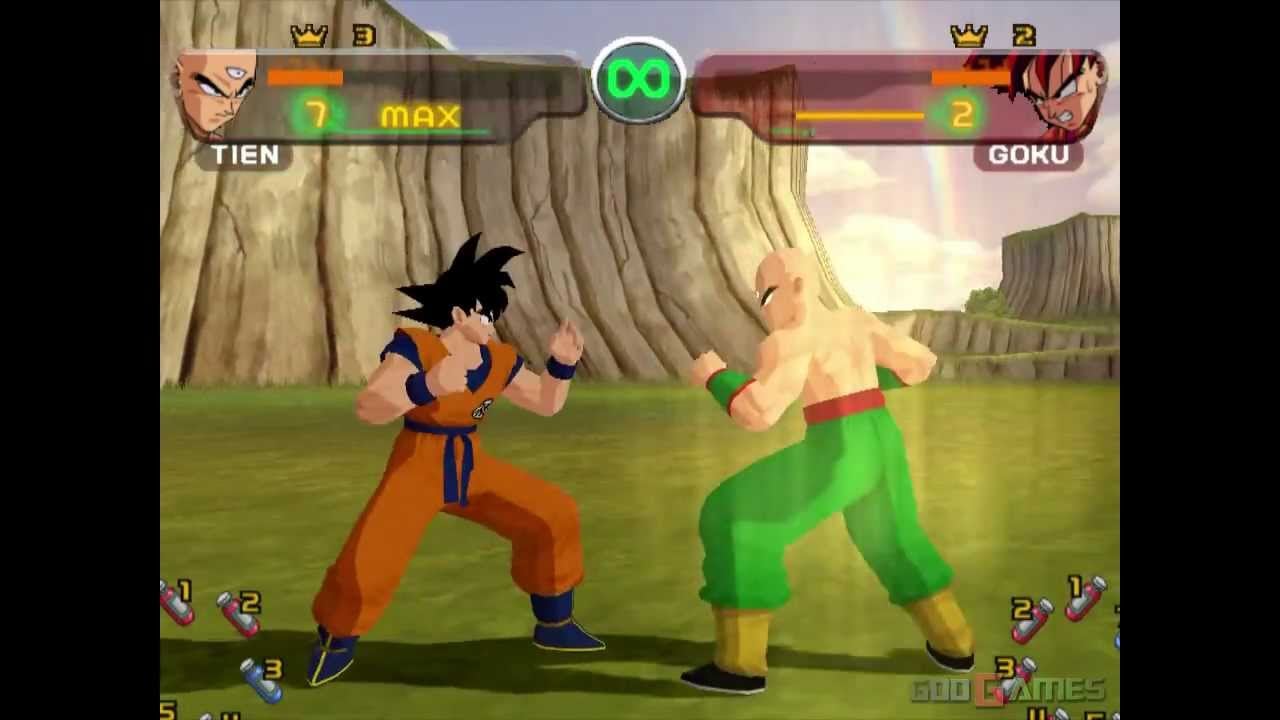The height and width of the screenshot is (720, 1280).
Task: Expand Tien's HUD status panel
Action: coord(400,95)
